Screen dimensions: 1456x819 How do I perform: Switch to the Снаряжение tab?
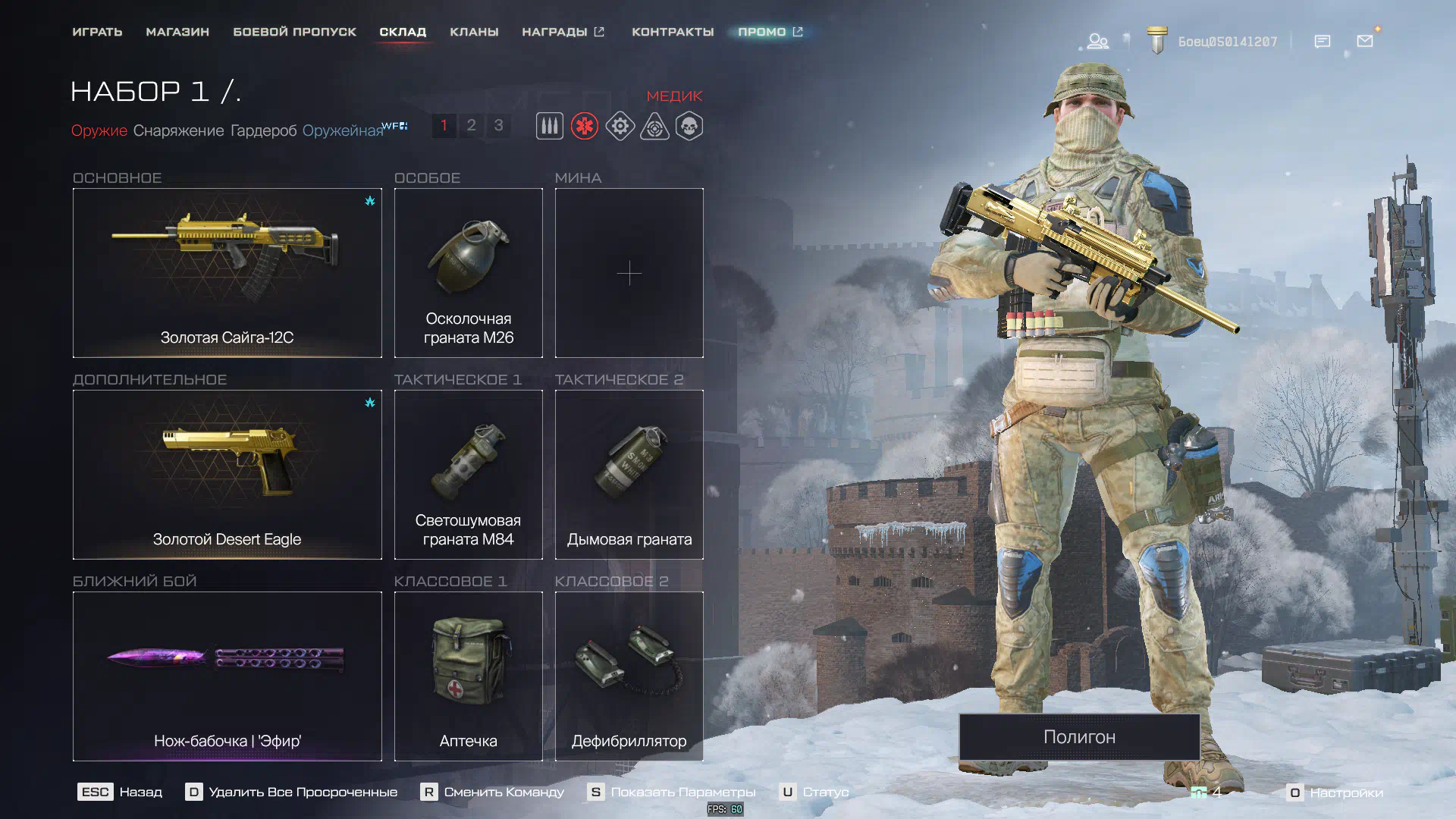click(178, 130)
